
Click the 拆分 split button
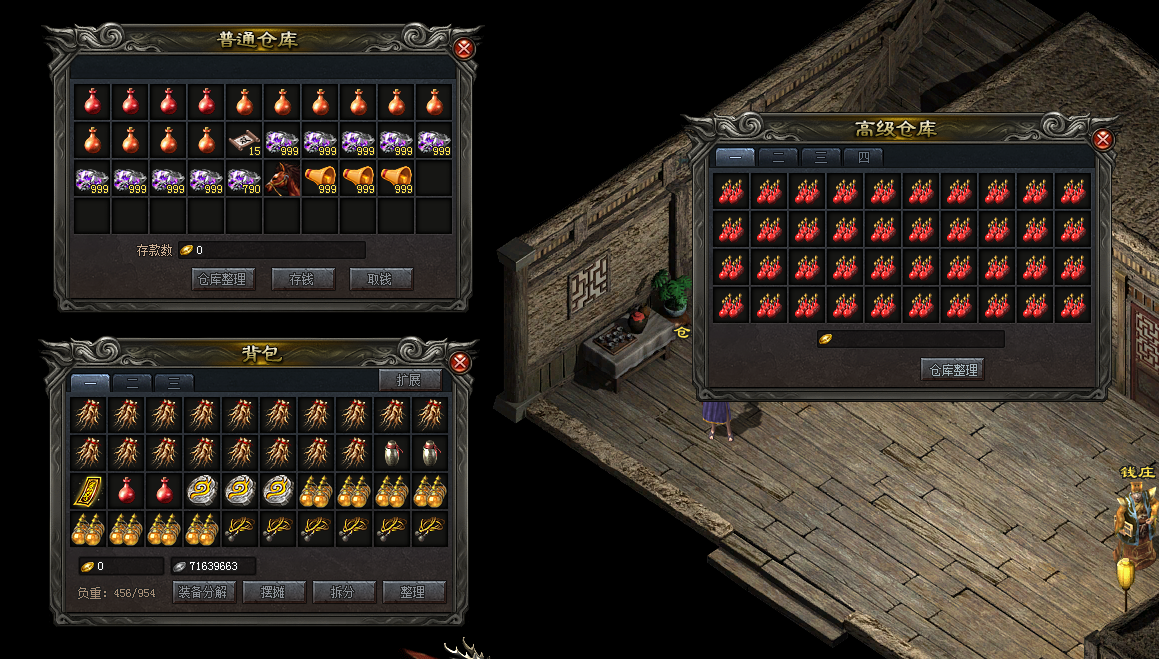(342, 592)
